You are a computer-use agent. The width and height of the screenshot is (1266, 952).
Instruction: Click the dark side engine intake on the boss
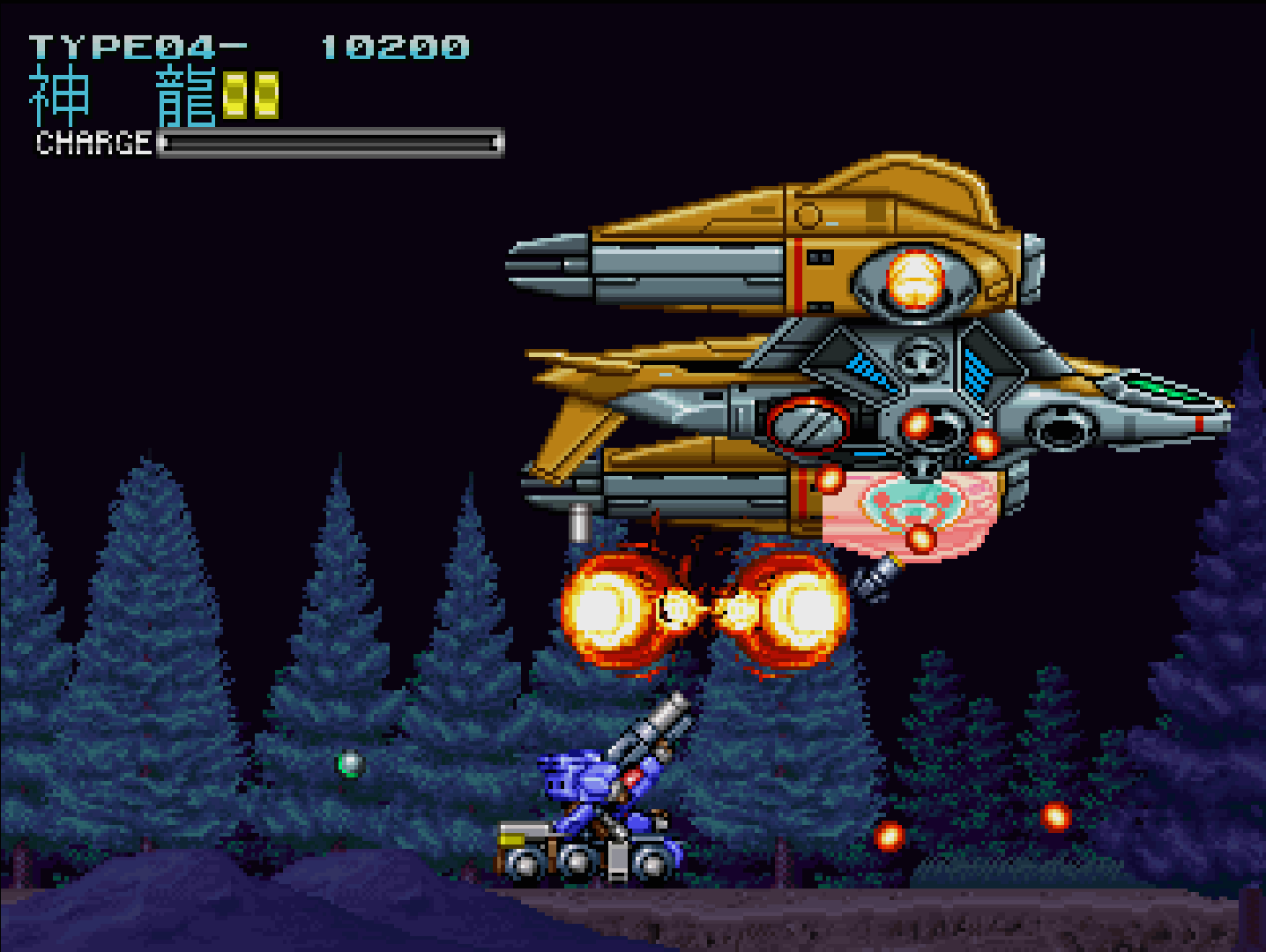(1062, 428)
